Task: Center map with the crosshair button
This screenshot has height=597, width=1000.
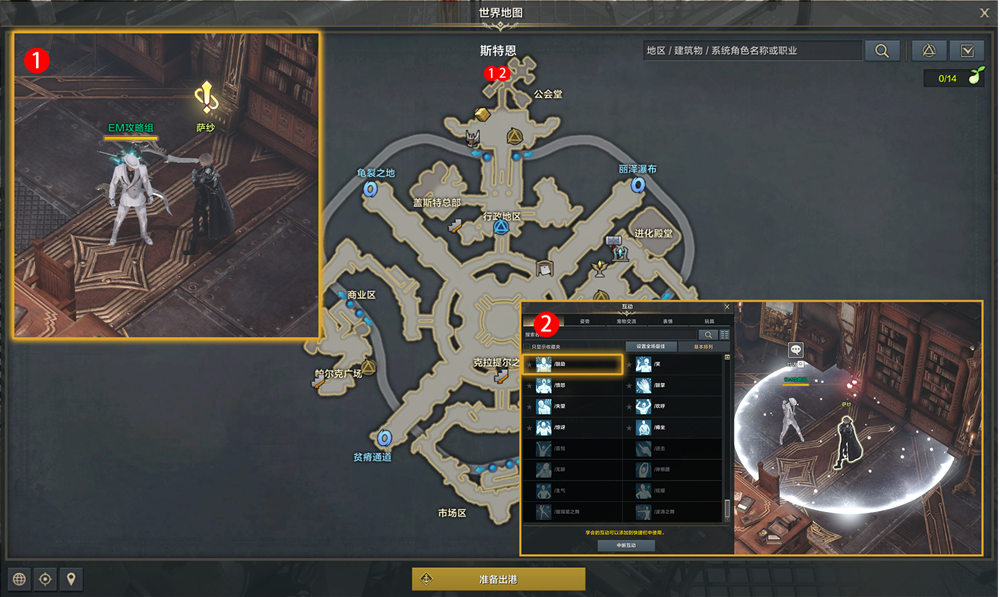Action: 45,579
